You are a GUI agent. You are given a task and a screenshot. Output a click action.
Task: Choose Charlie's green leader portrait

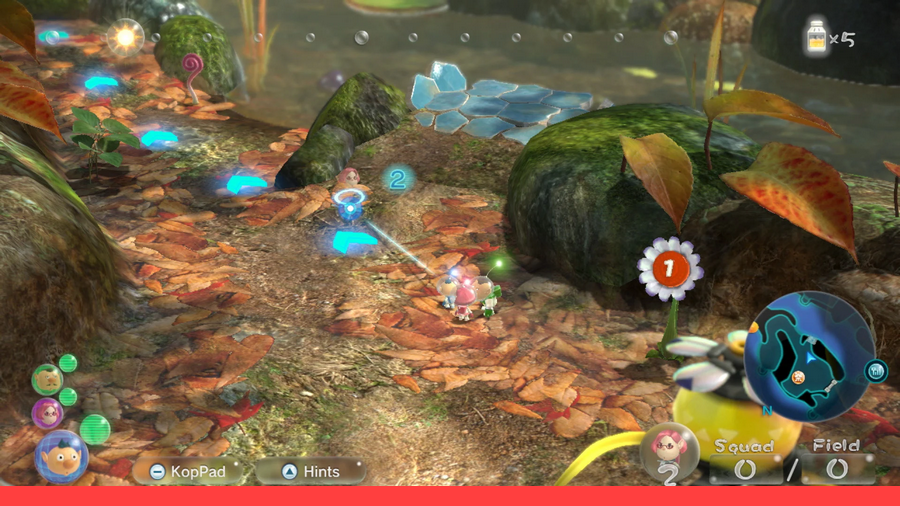tap(46, 379)
